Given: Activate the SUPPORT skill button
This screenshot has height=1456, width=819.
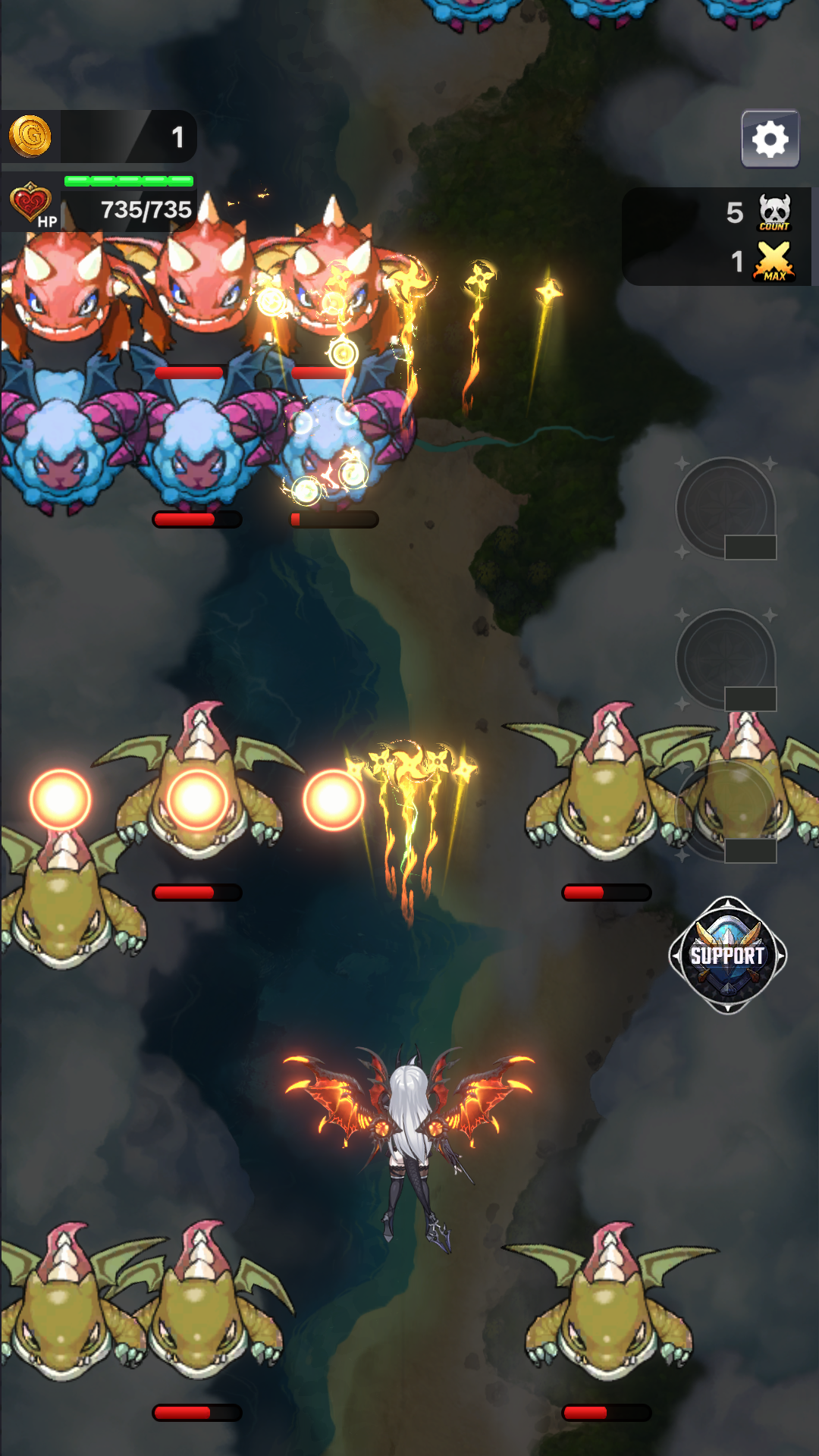Looking at the screenshot, I should [727, 955].
